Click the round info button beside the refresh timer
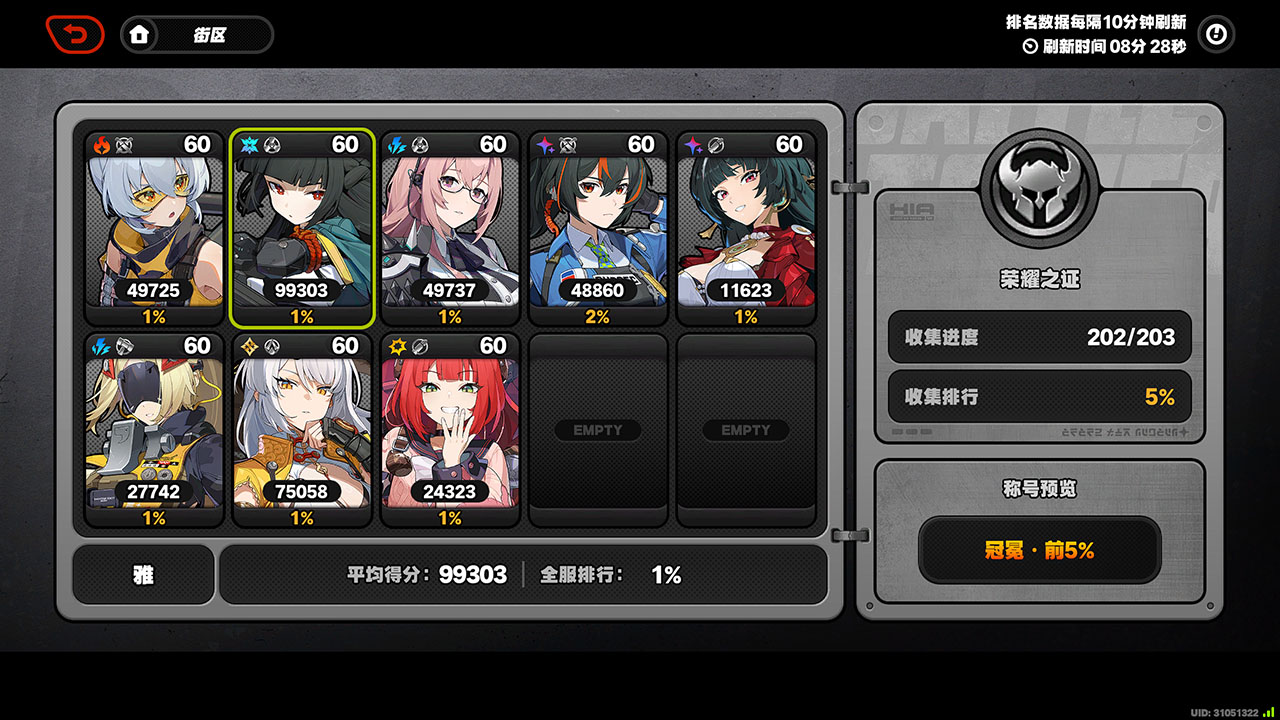 (x=1216, y=35)
